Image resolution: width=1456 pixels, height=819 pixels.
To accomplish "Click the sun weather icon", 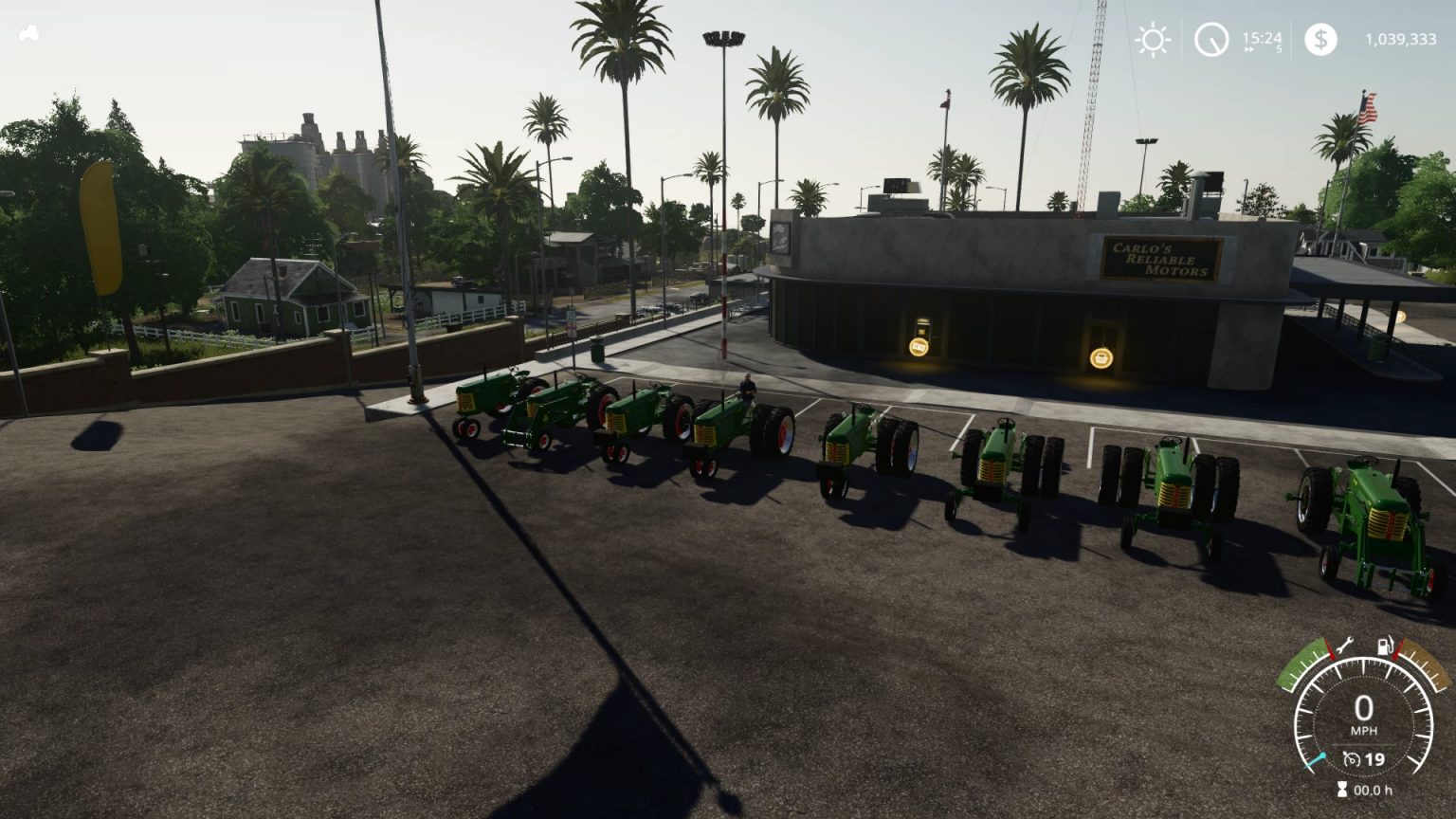I will [1152, 41].
